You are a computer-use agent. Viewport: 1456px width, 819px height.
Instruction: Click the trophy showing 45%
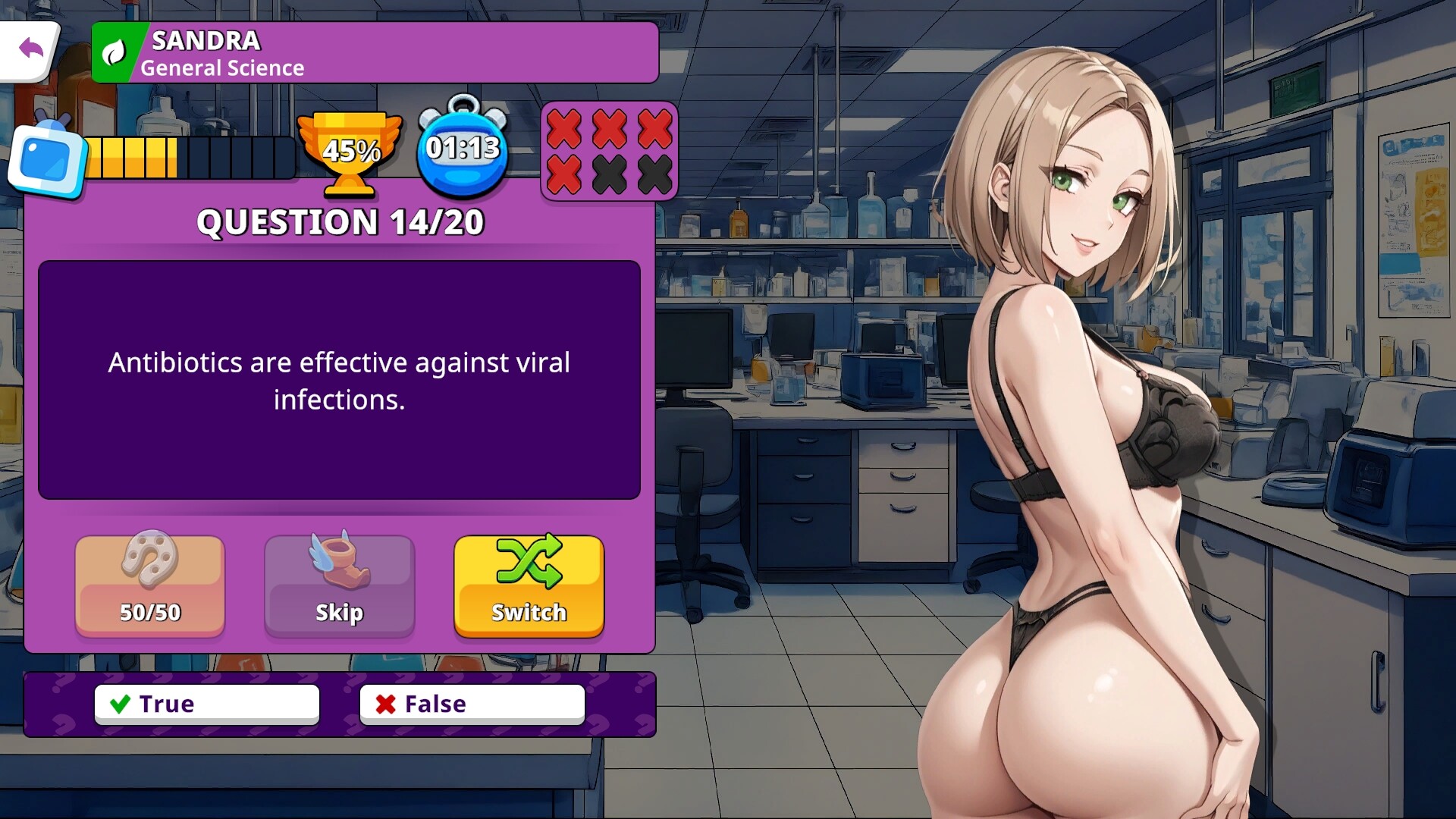click(x=351, y=151)
